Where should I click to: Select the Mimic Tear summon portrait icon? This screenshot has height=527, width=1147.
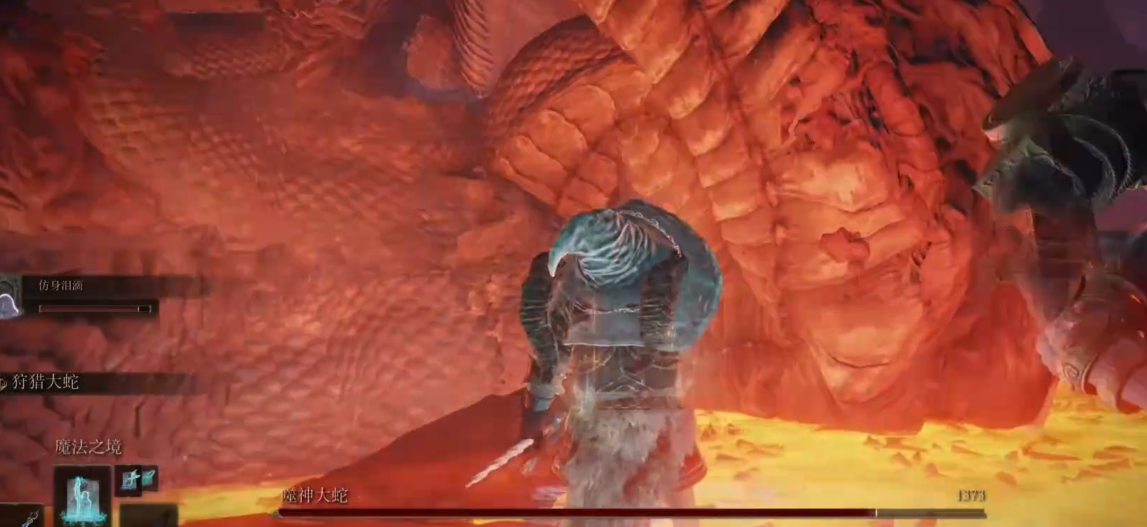(x=10, y=298)
